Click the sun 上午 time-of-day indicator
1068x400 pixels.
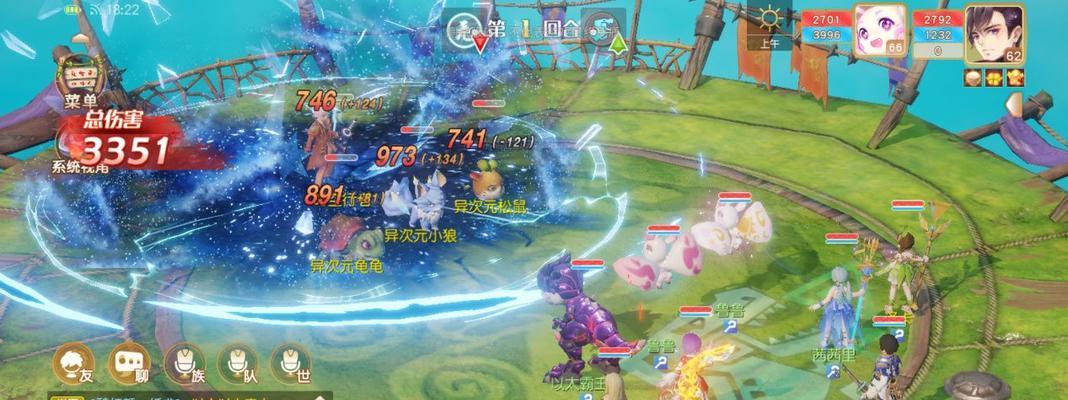pos(771,27)
